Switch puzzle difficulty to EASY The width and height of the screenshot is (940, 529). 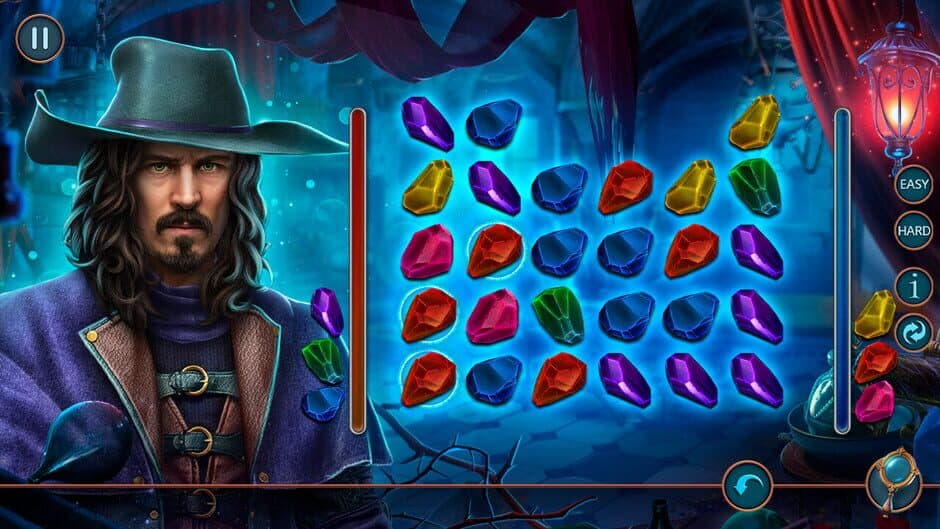coord(913,184)
